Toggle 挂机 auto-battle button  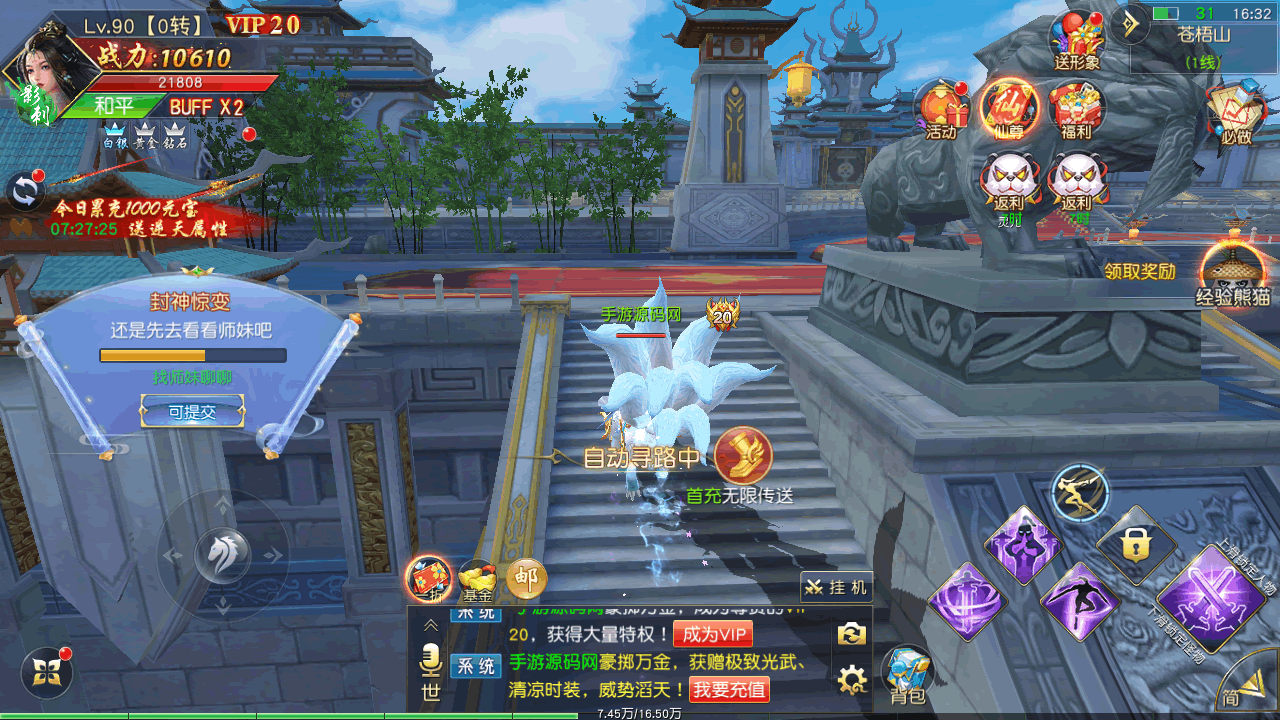837,587
